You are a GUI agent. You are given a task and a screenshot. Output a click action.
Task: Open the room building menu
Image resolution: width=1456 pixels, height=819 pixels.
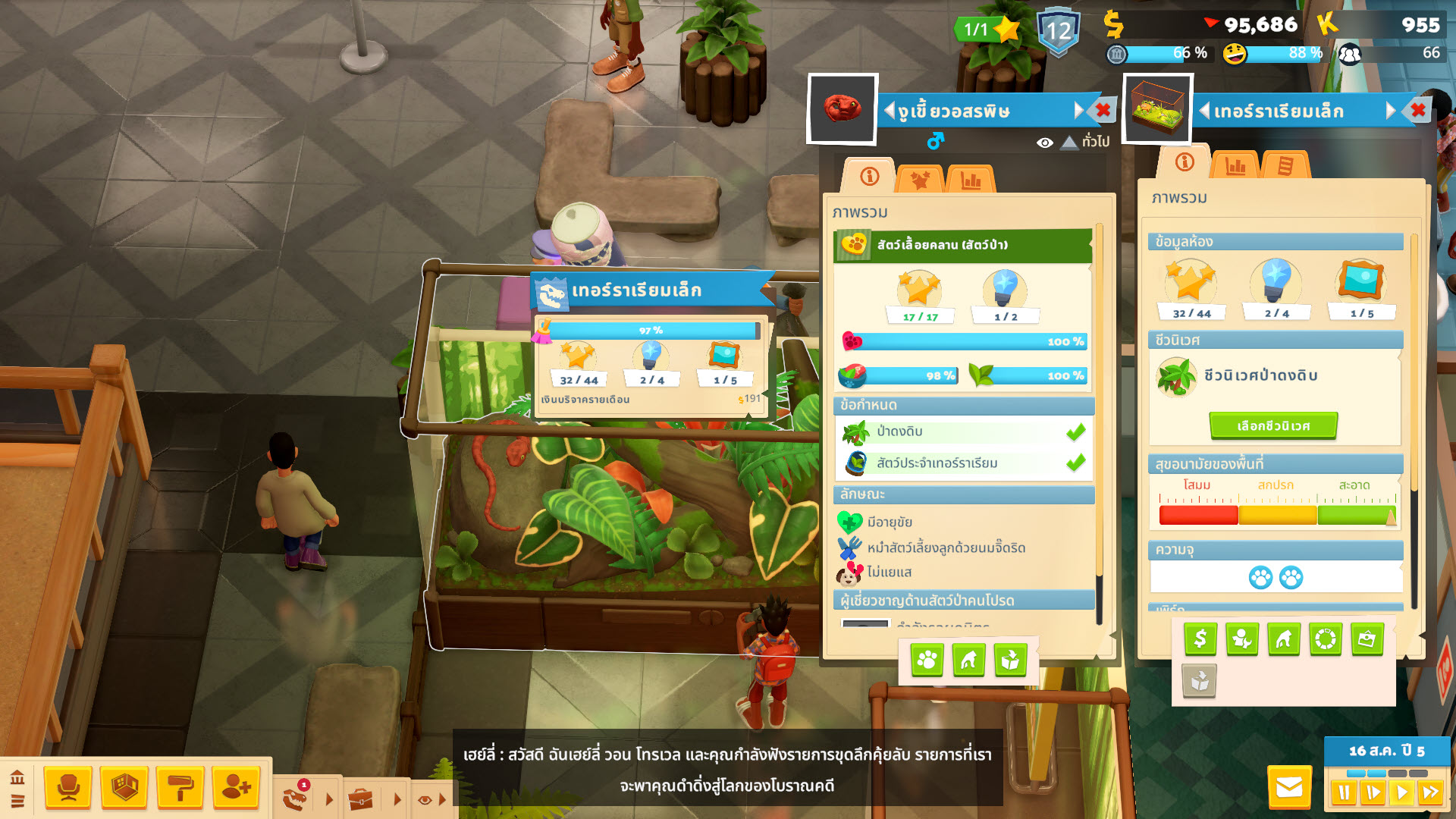click(124, 788)
